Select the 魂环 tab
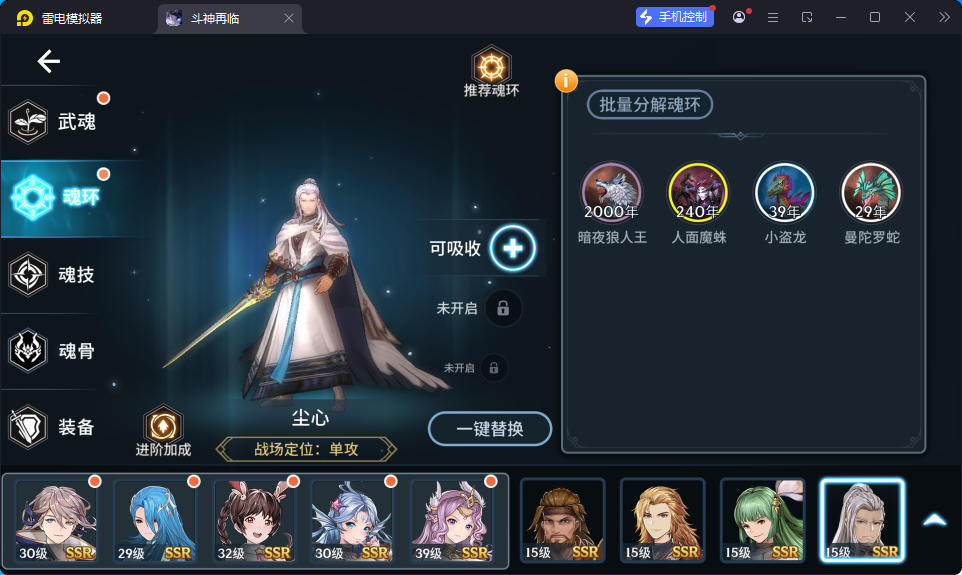962x575 pixels. pos(60,197)
